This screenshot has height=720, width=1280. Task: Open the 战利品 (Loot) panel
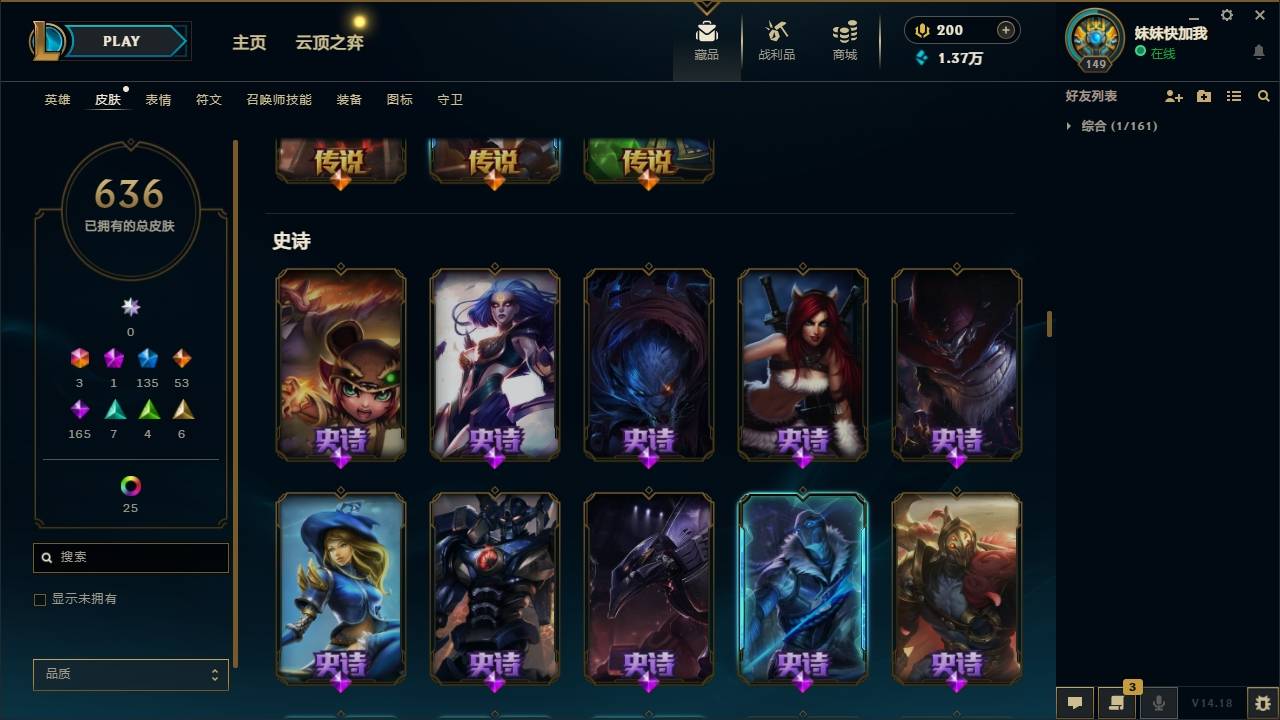click(776, 41)
